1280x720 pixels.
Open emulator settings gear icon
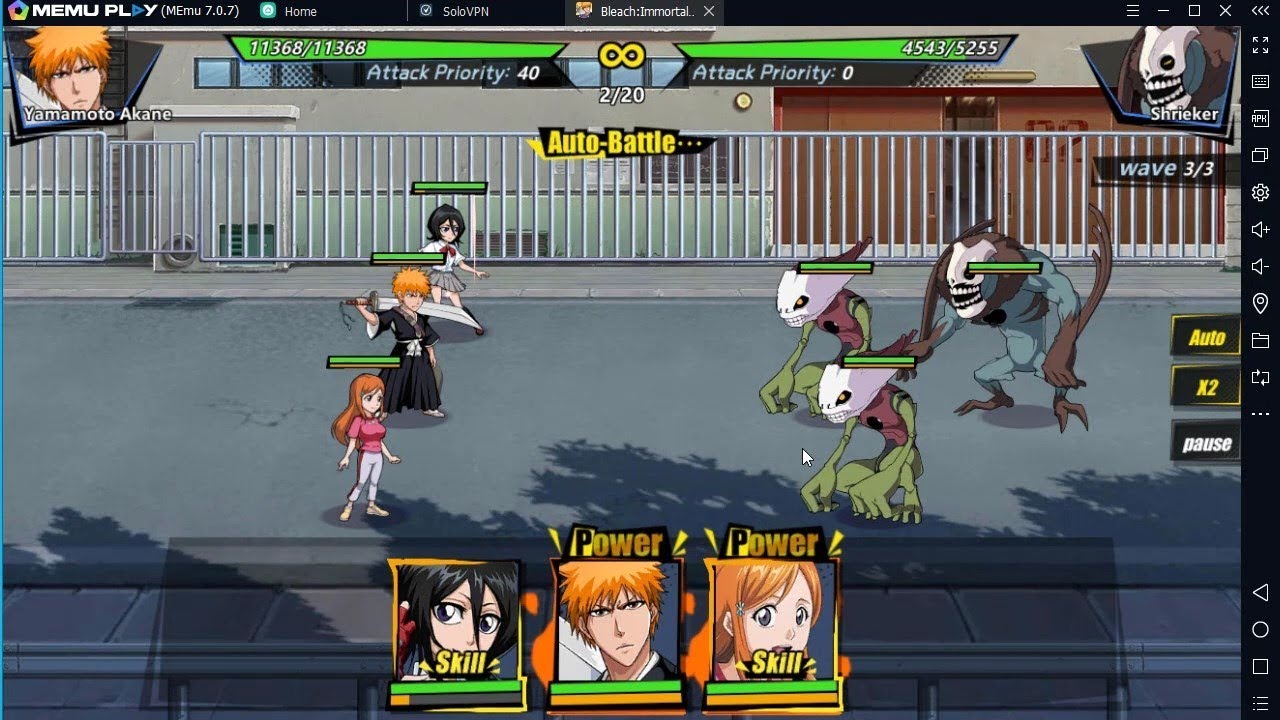pos(1260,192)
